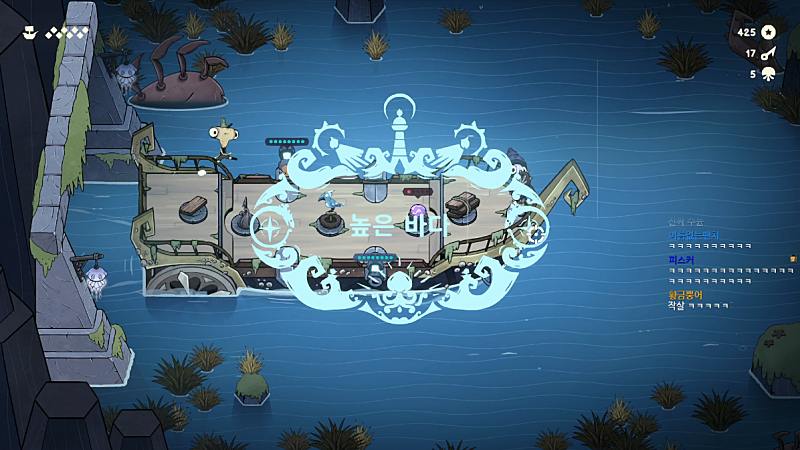Open chat user 피스커's name
This screenshot has width=800, height=450.
[x=680, y=260]
